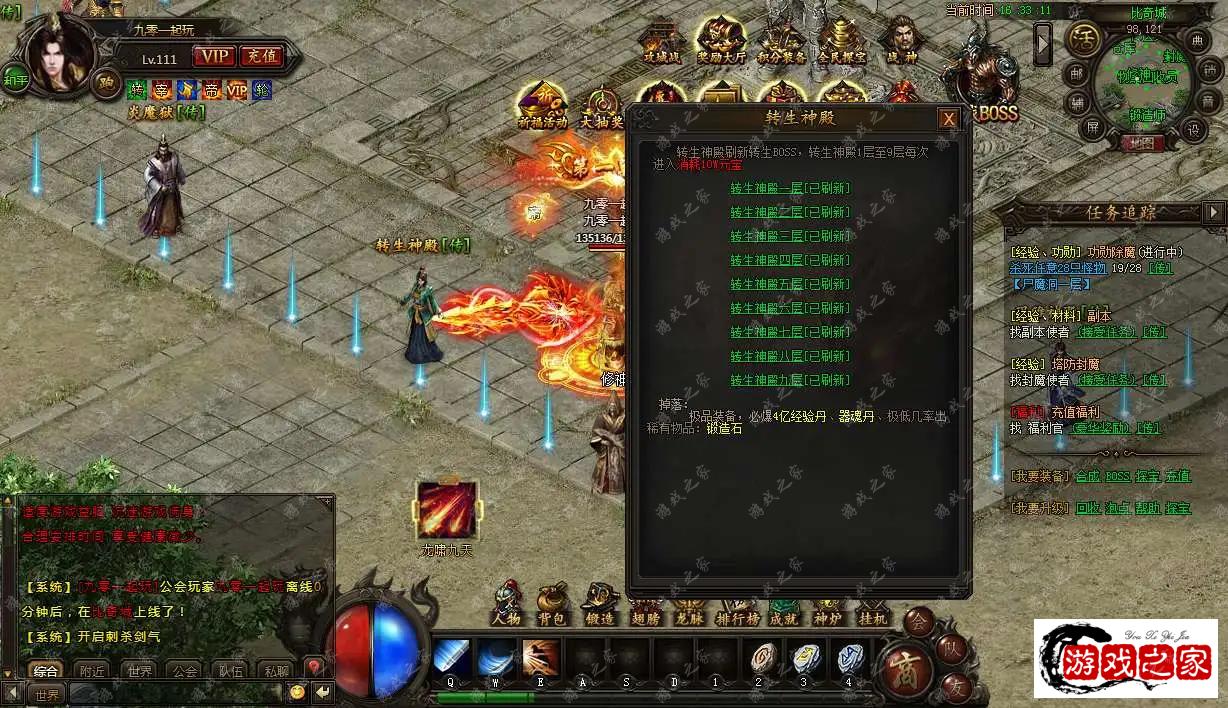Use the claw slash skill on E
1228x708 pixels.
[x=541, y=659]
